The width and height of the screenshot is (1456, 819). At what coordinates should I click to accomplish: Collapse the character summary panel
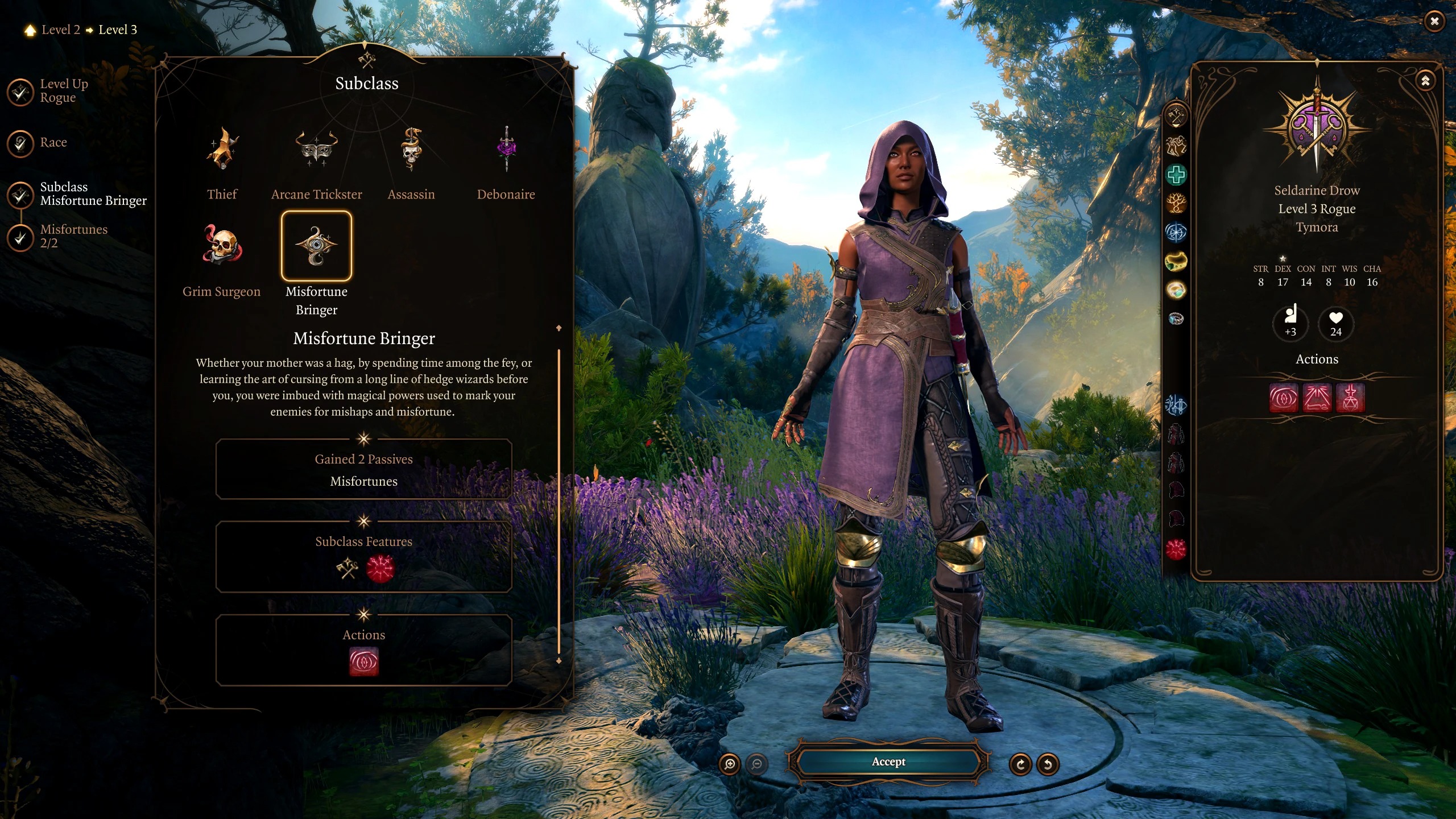[x=1425, y=81]
